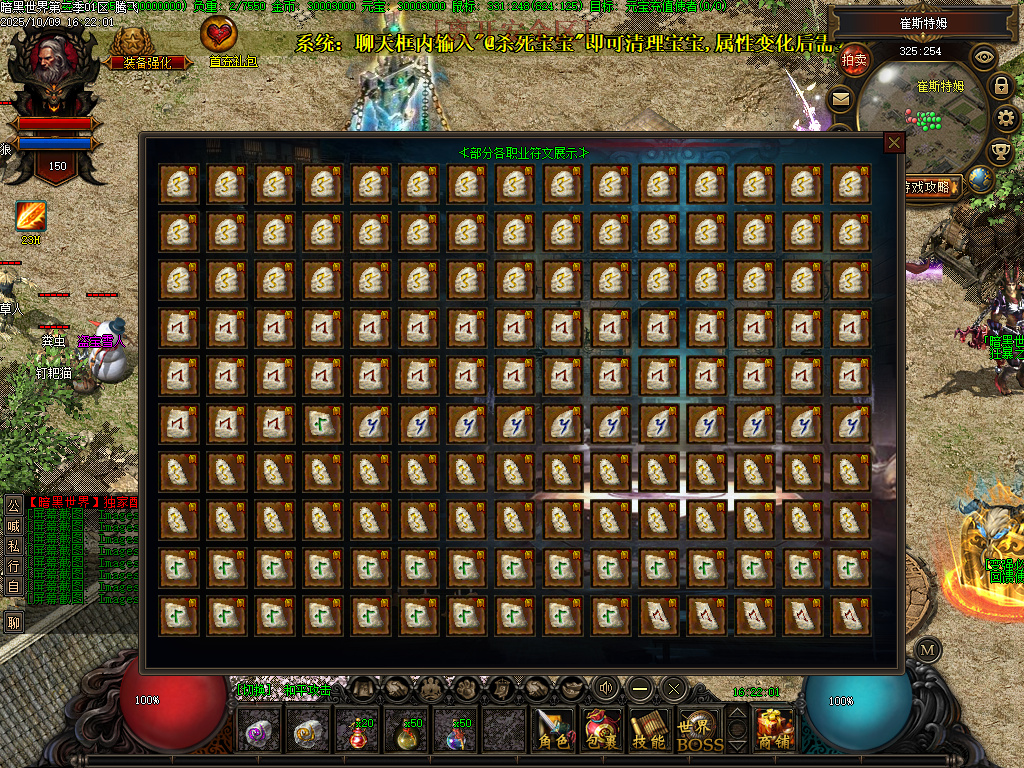Close the rune showcase window
The width and height of the screenshot is (1024, 768).
(894, 143)
